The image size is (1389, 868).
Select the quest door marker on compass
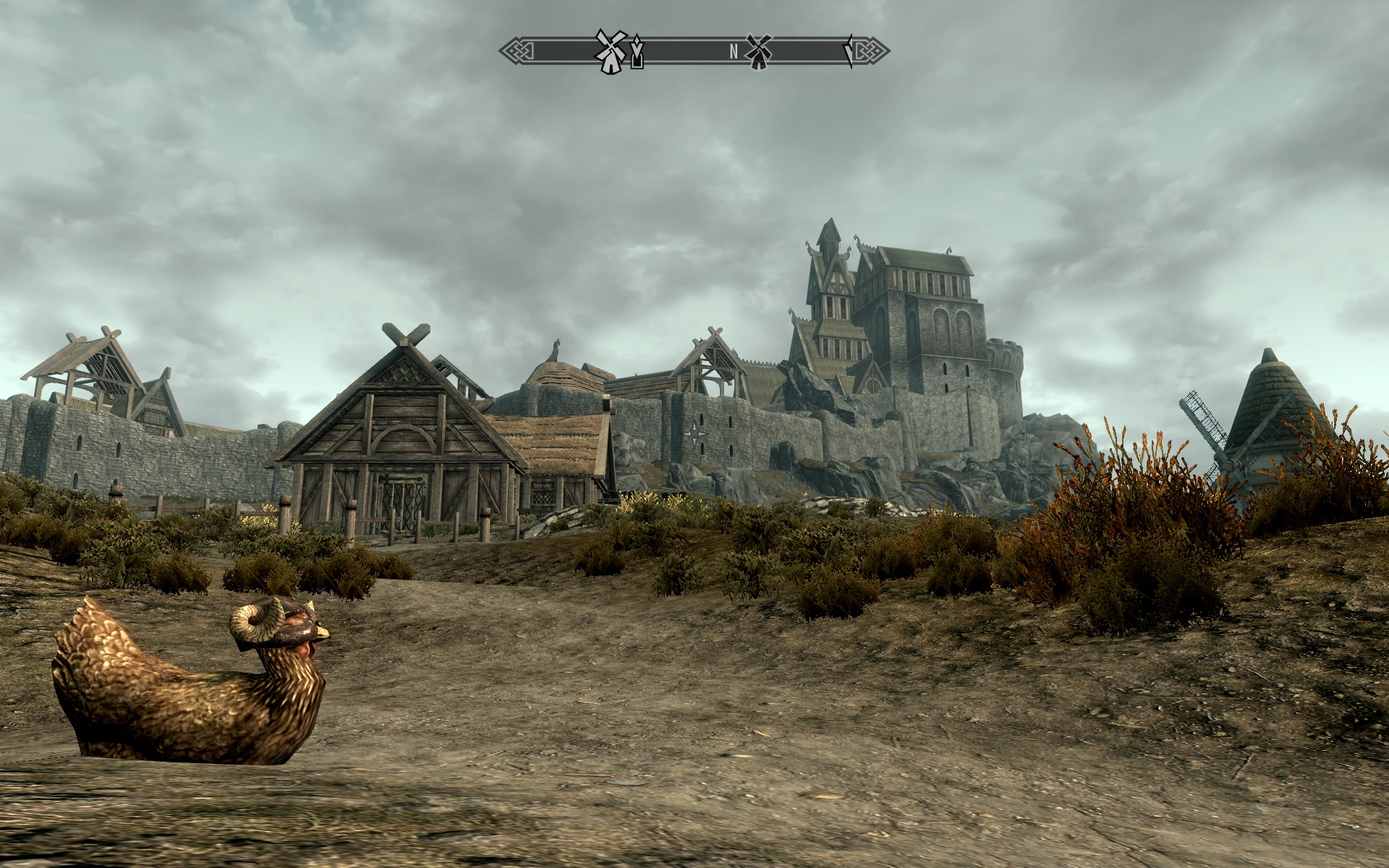637,53
